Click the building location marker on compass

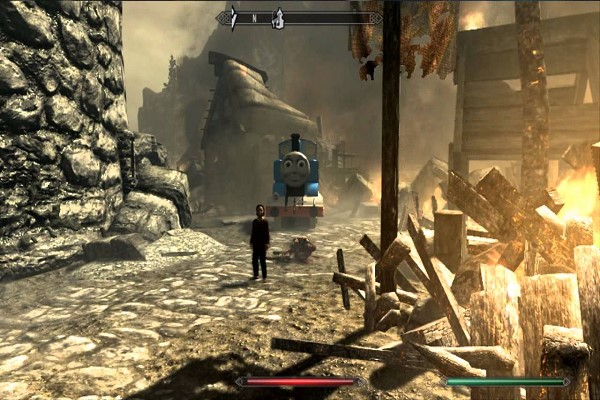(x=278, y=17)
